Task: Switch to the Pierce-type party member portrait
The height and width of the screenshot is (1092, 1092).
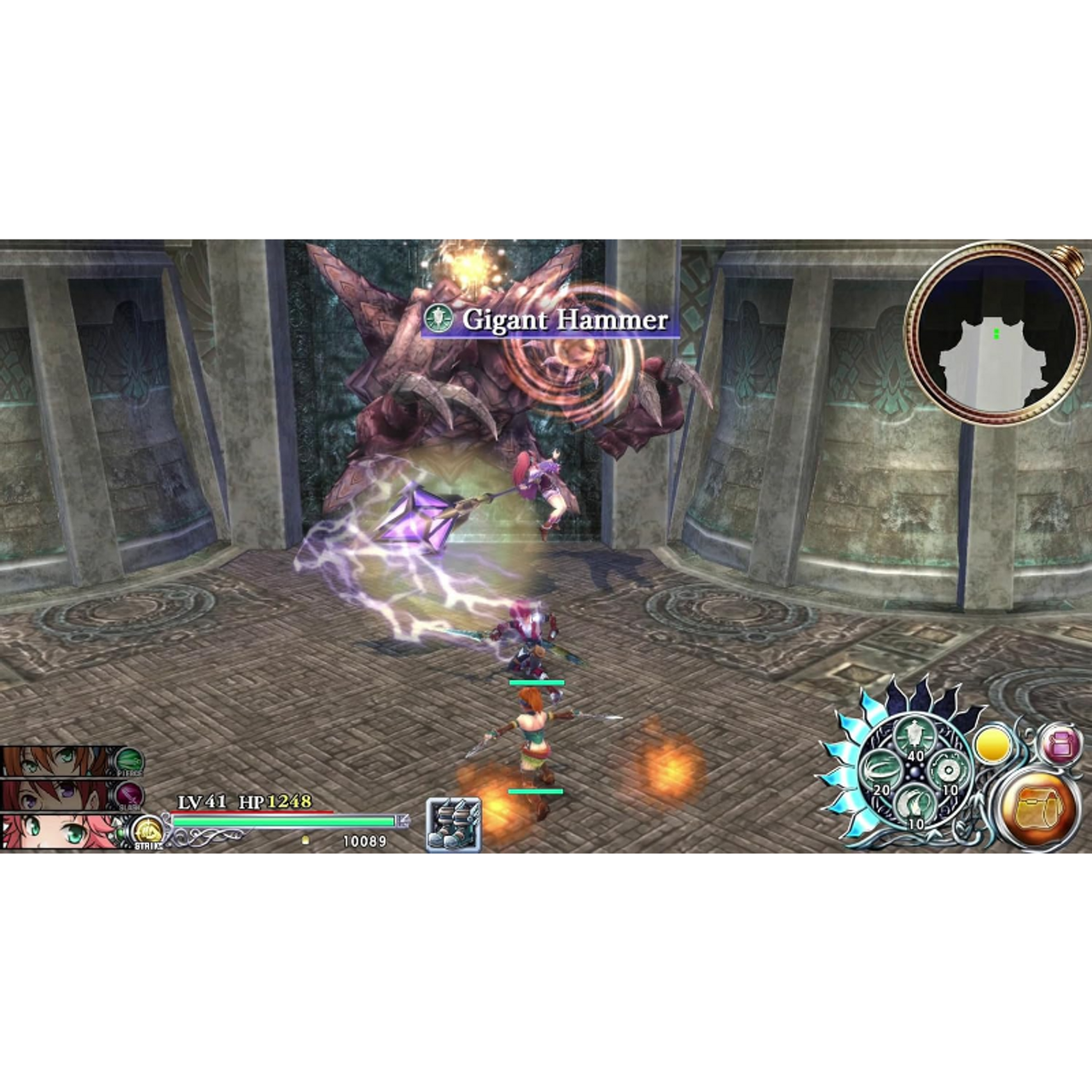Action: tap(60, 760)
